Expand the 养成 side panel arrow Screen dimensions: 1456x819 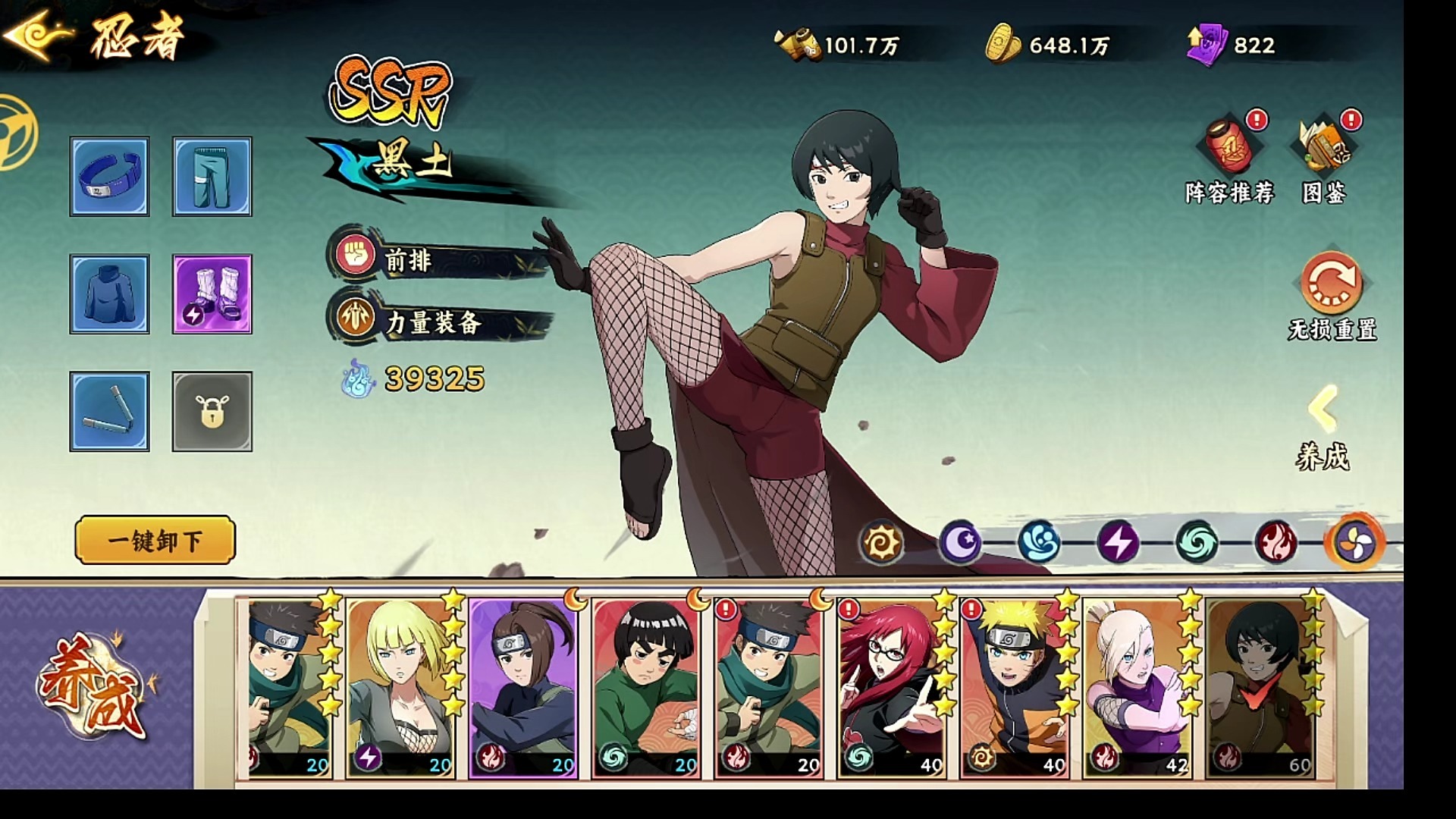pyautogui.click(x=1323, y=409)
